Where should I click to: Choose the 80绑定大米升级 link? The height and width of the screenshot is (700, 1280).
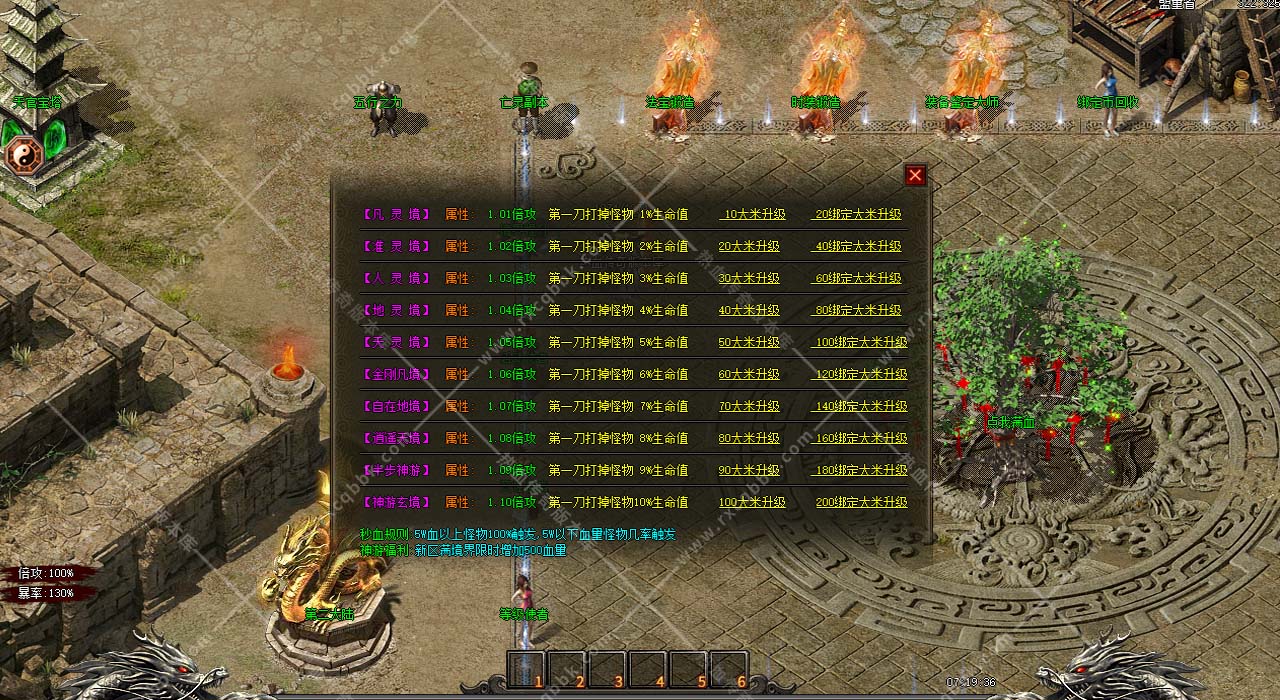click(858, 310)
